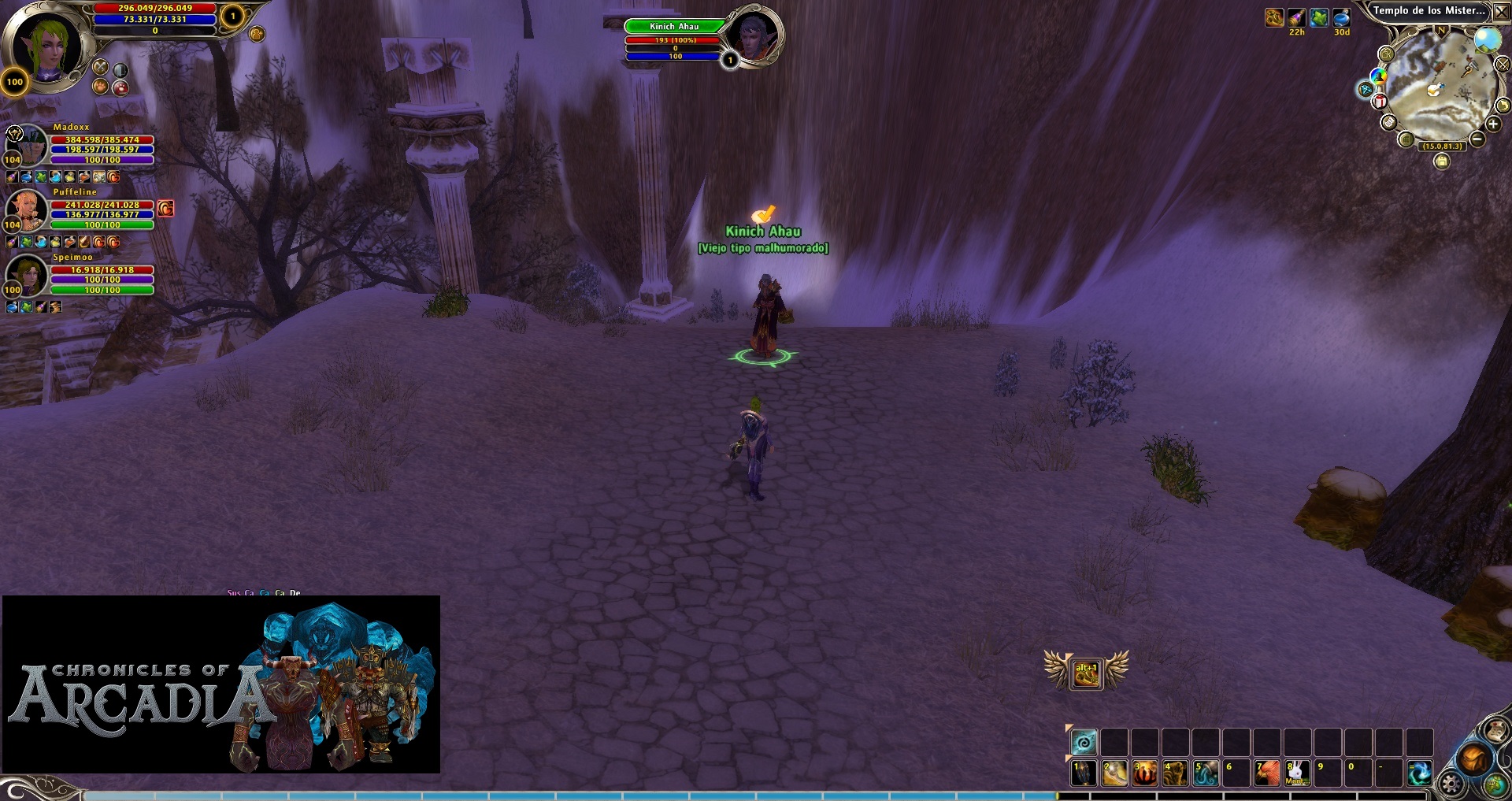Open the backpack inventory button

click(x=1473, y=759)
